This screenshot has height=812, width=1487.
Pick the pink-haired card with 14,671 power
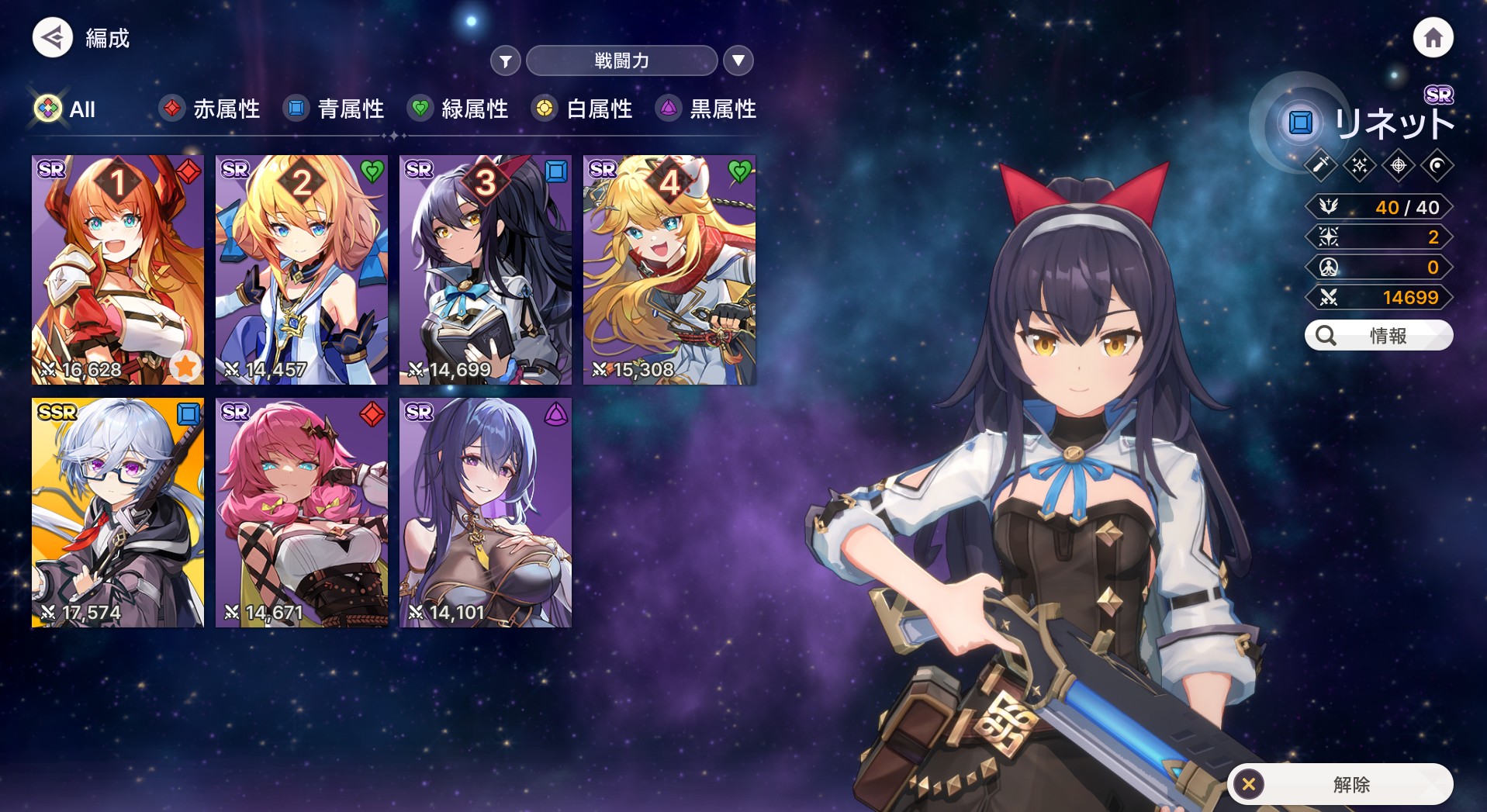tap(302, 513)
